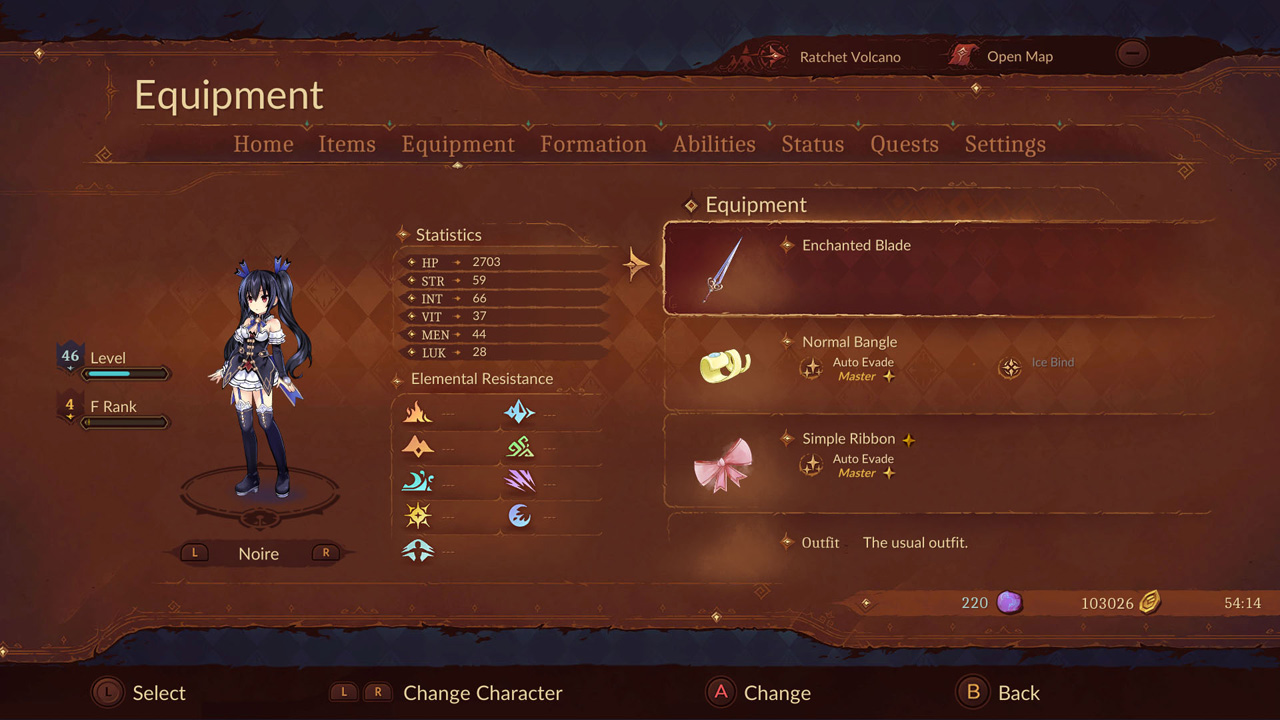This screenshot has width=1280, height=720.
Task: Switch to the Formation tab
Action: [x=593, y=144]
